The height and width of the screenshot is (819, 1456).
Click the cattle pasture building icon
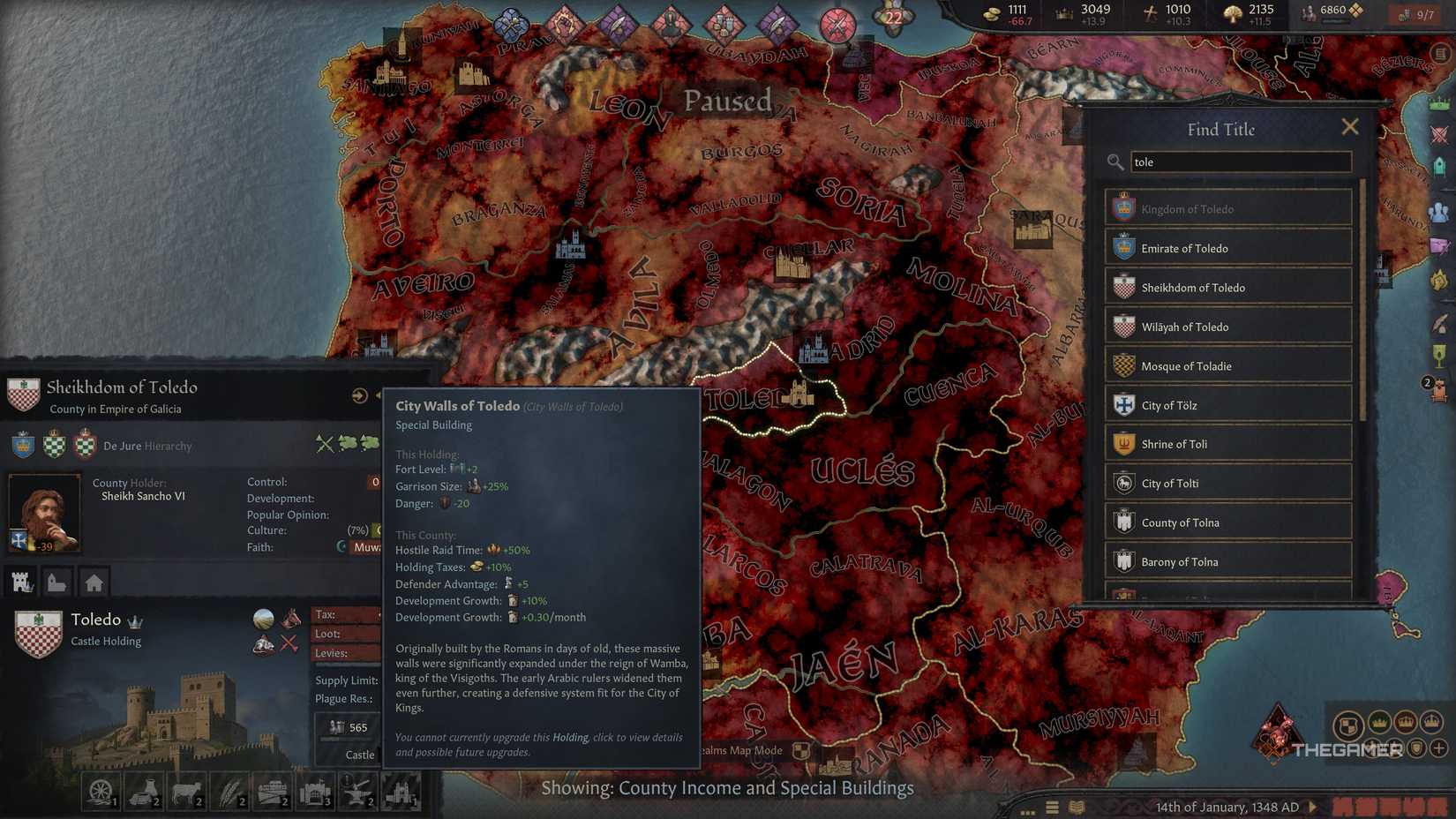coord(187,792)
